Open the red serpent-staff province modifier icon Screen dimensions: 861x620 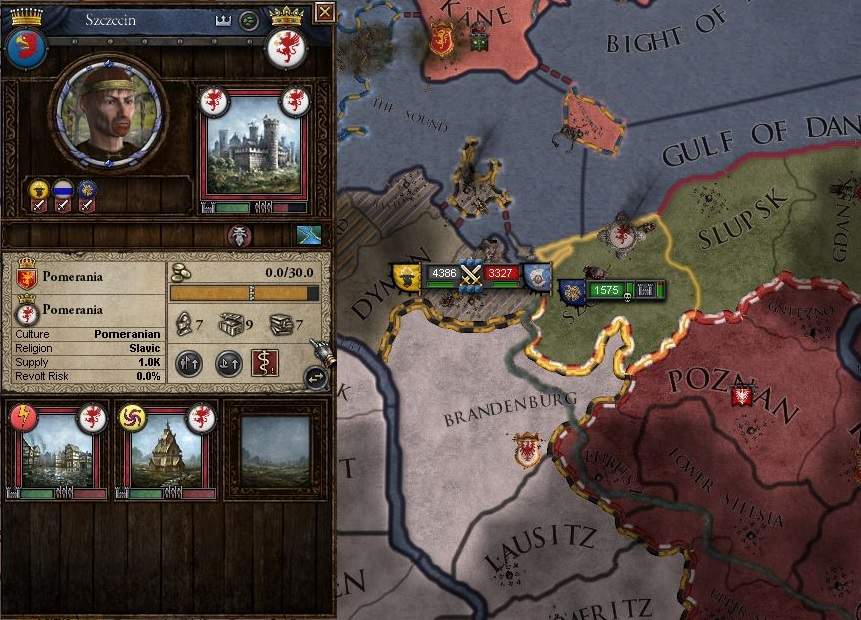point(265,363)
